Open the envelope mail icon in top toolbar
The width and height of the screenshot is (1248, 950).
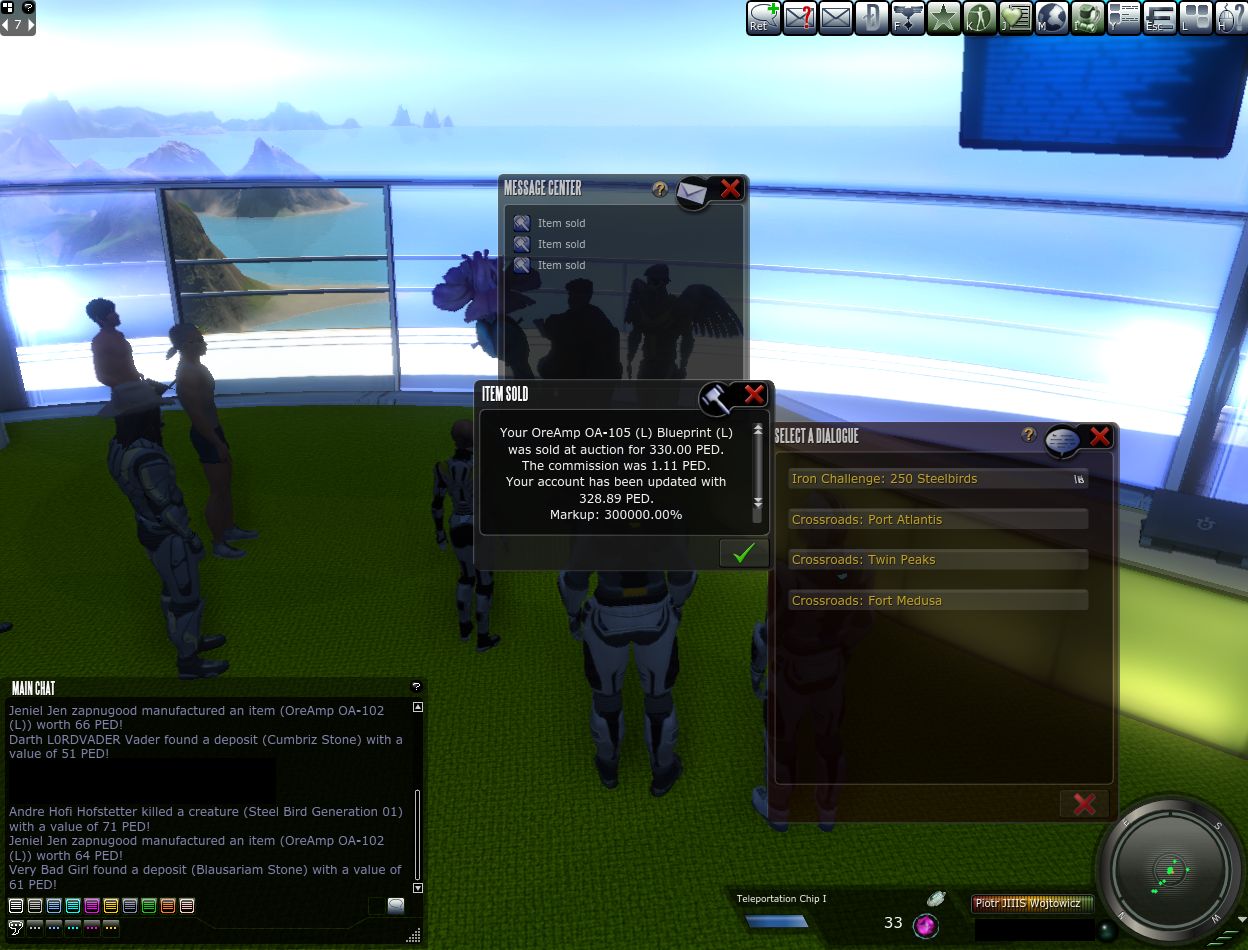click(x=835, y=18)
